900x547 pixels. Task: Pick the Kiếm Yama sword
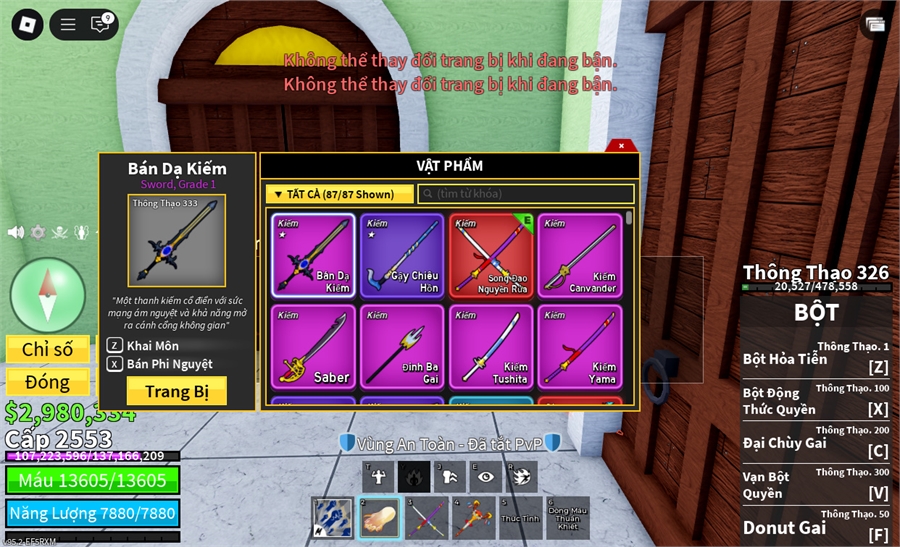click(x=580, y=346)
